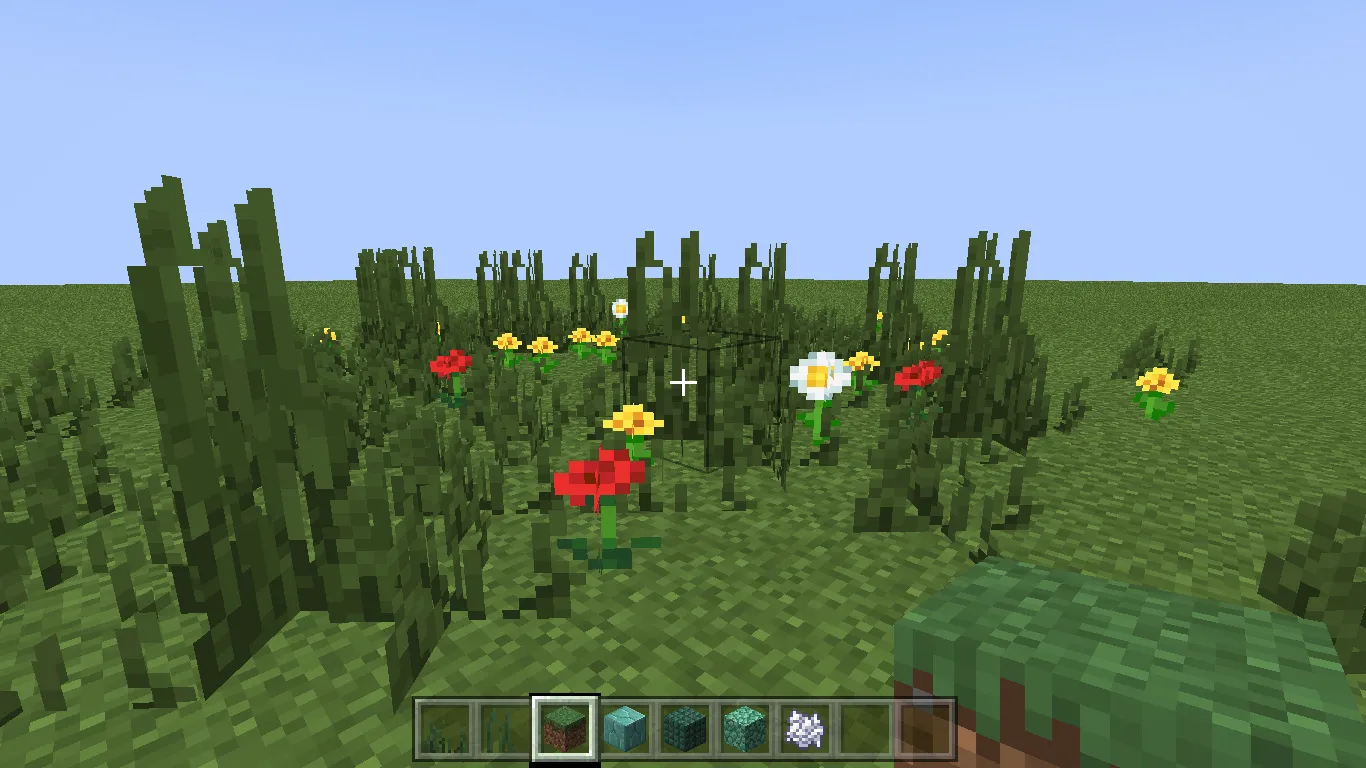This screenshot has width=1366, height=768.
Task: Click the red poppy on the right side
Action: point(917,373)
